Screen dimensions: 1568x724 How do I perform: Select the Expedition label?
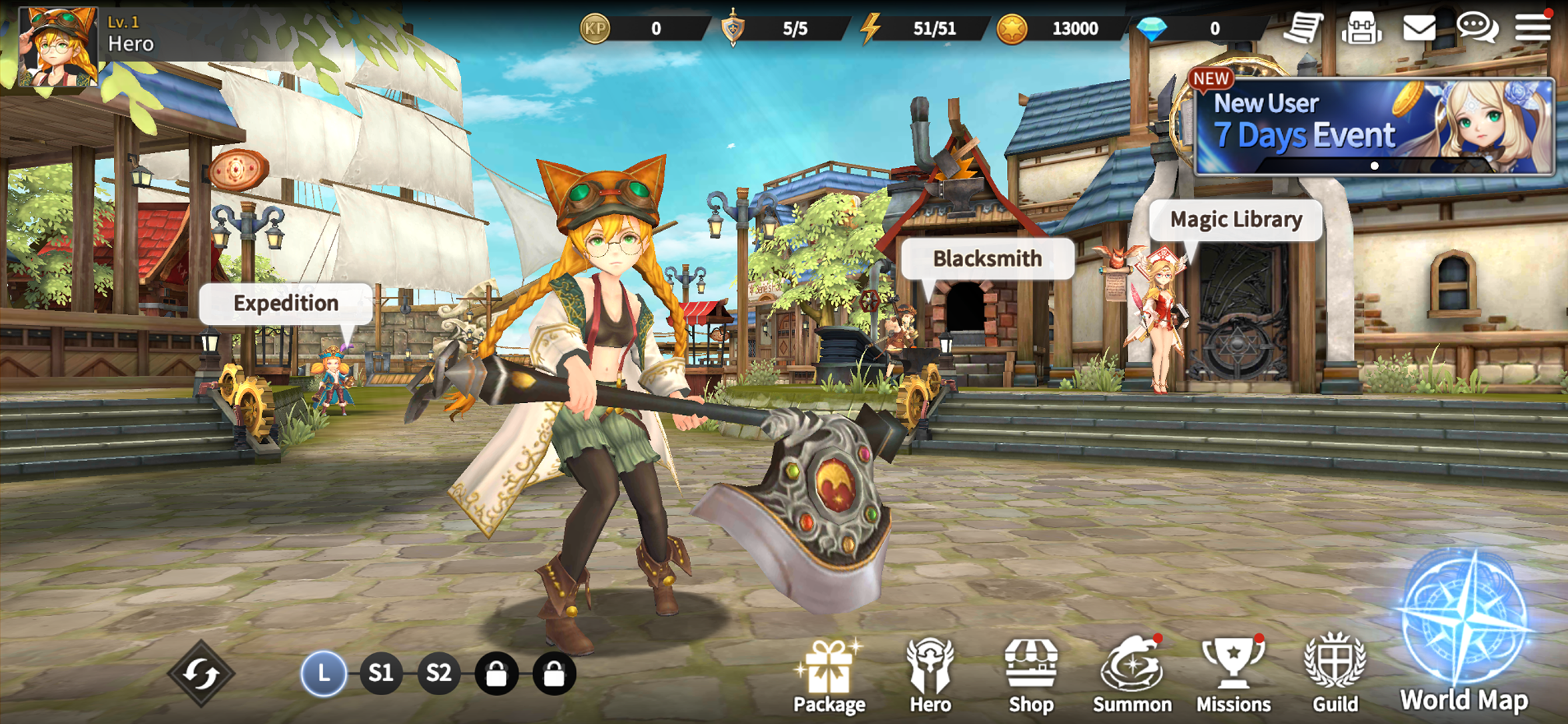coord(286,303)
